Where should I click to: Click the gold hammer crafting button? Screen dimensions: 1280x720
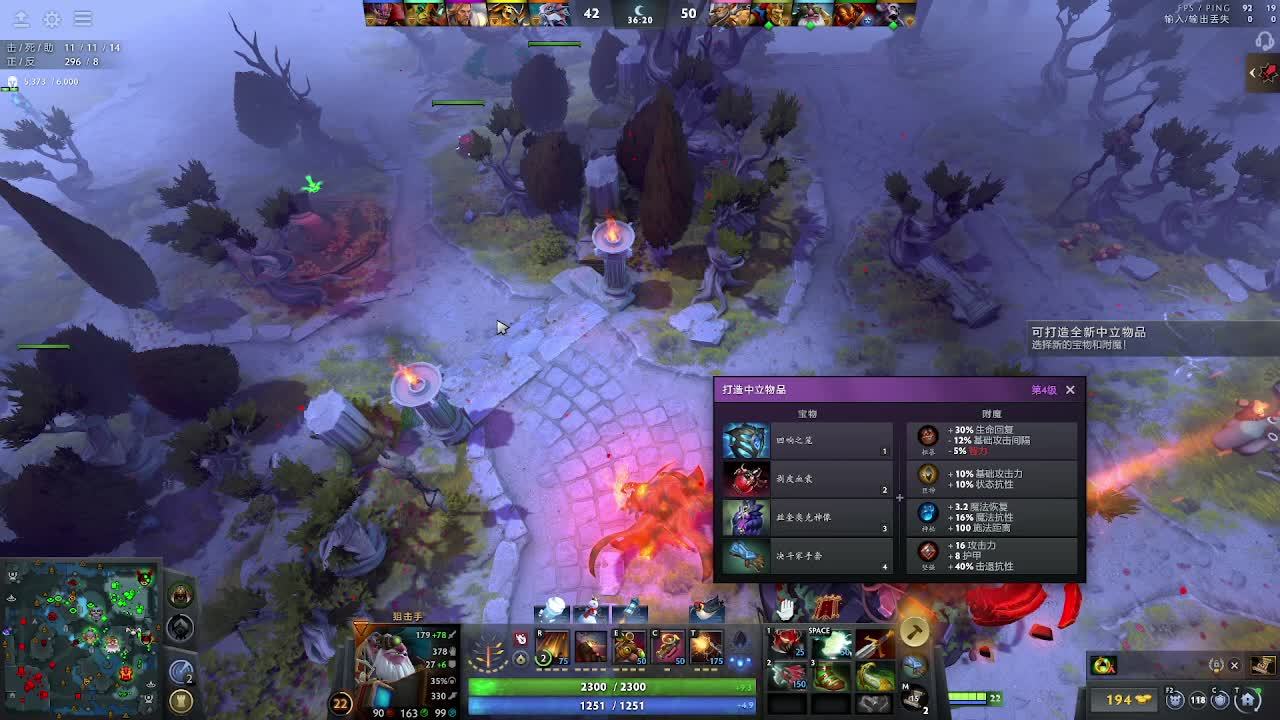pyautogui.click(x=914, y=631)
